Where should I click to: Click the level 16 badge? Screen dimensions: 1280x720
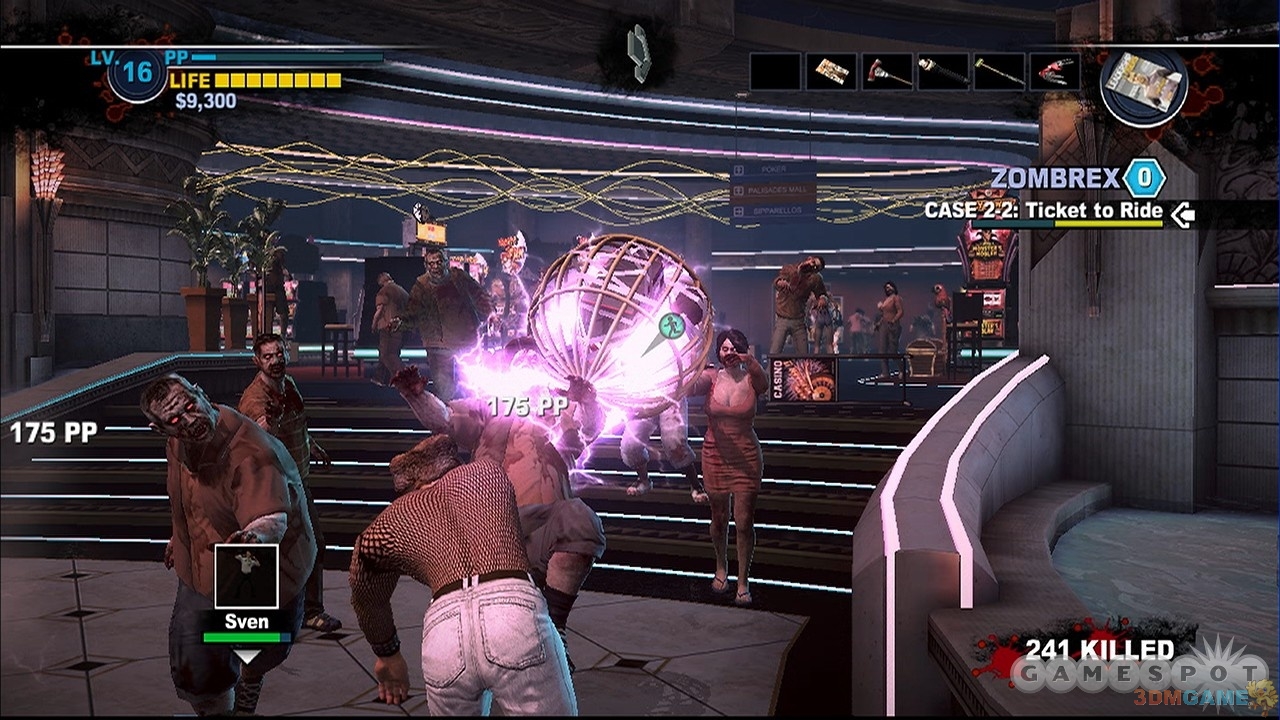[x=137, y=73]
